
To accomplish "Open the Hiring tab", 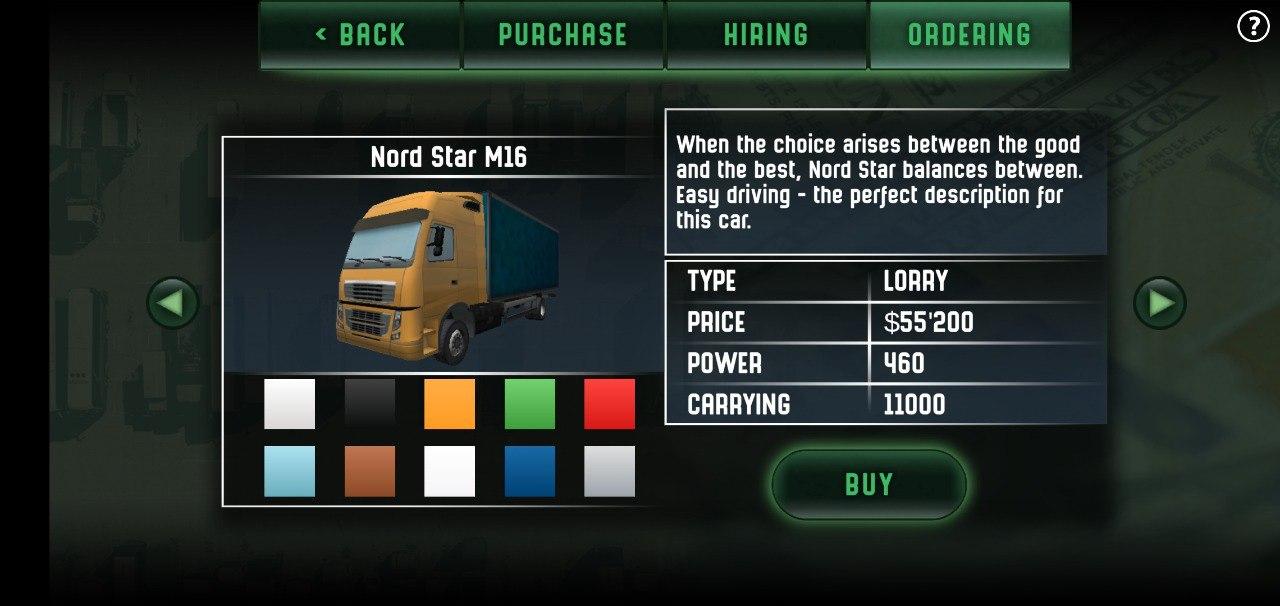I will (x=766, y=35).
